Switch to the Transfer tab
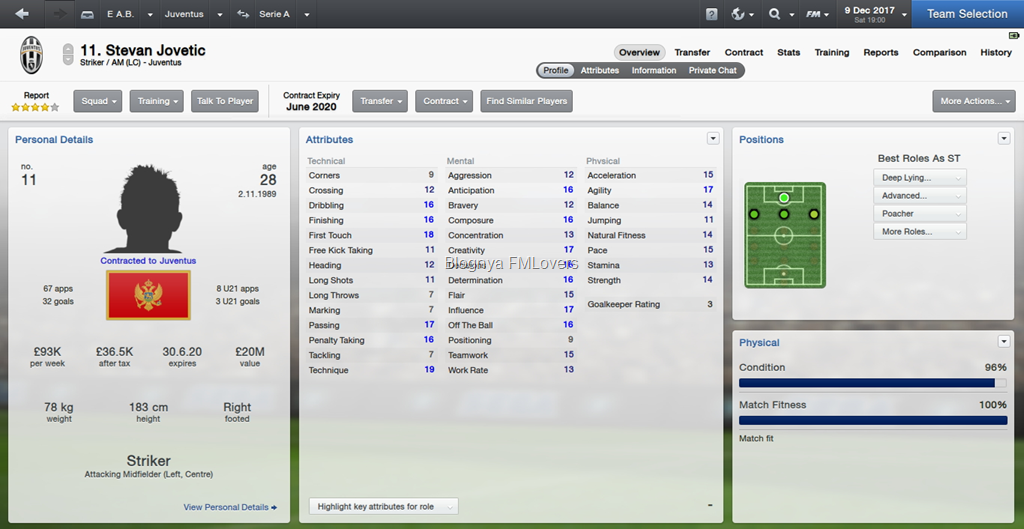This screenshot has width=1024, height=529. pos(692,53)
